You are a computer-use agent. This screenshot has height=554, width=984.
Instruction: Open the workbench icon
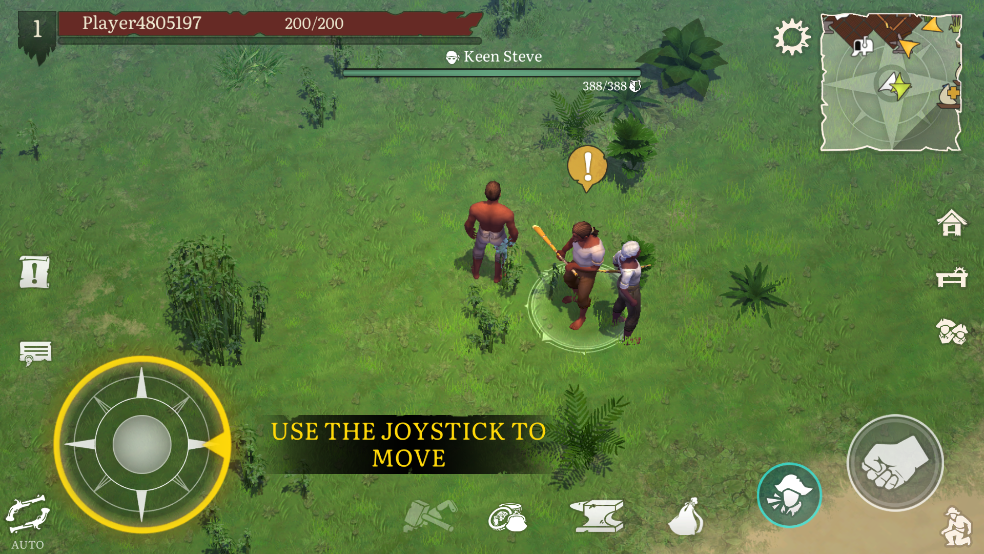click(x=951, y=278)
